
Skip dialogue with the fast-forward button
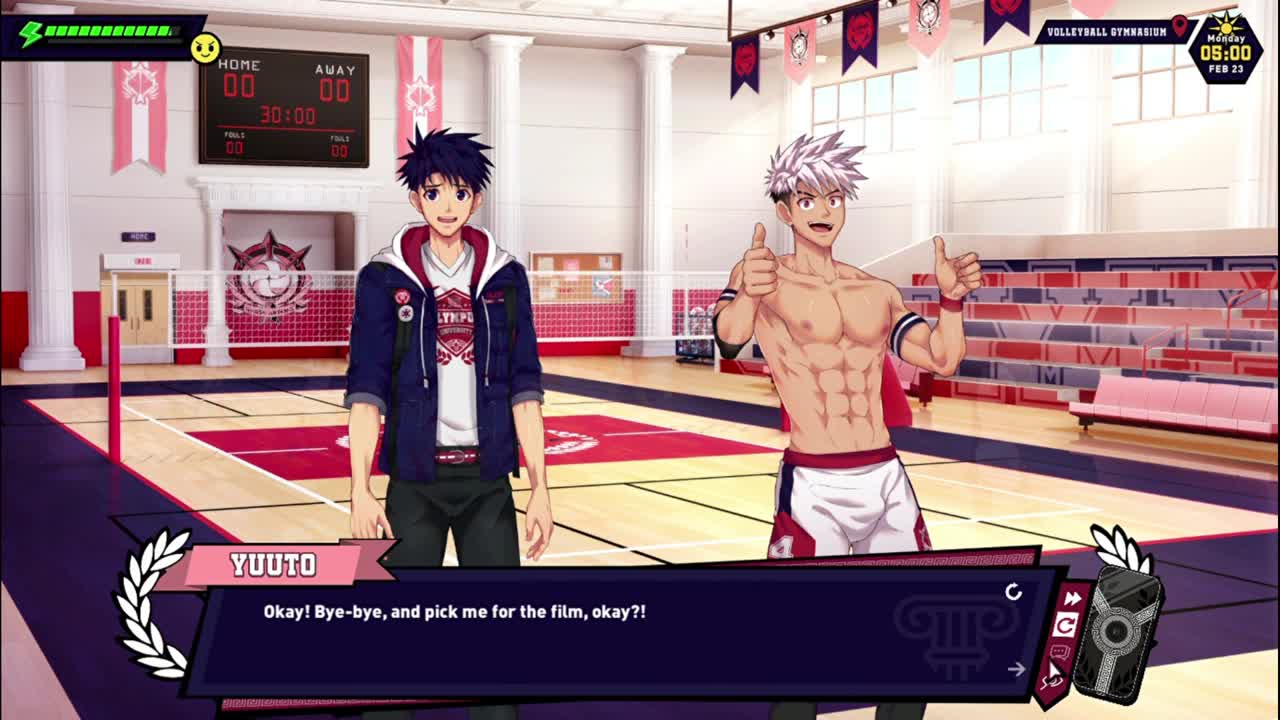click(1072, 599)
